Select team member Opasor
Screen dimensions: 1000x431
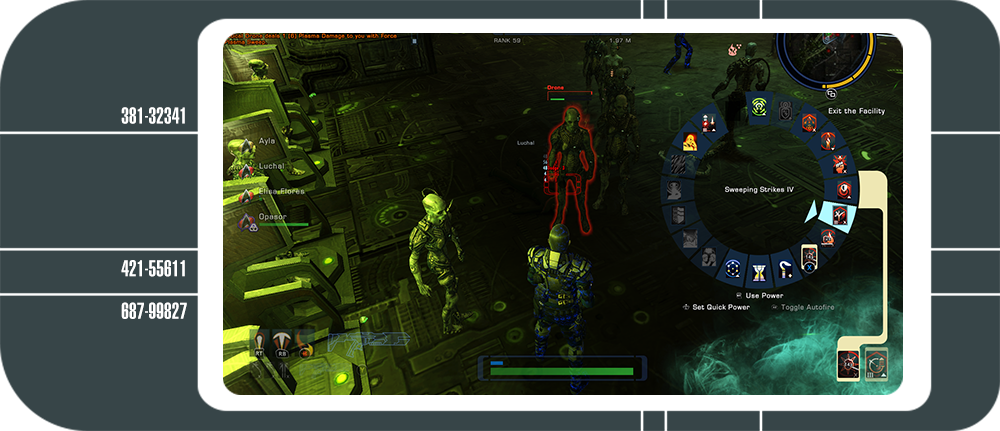(272, 216)
